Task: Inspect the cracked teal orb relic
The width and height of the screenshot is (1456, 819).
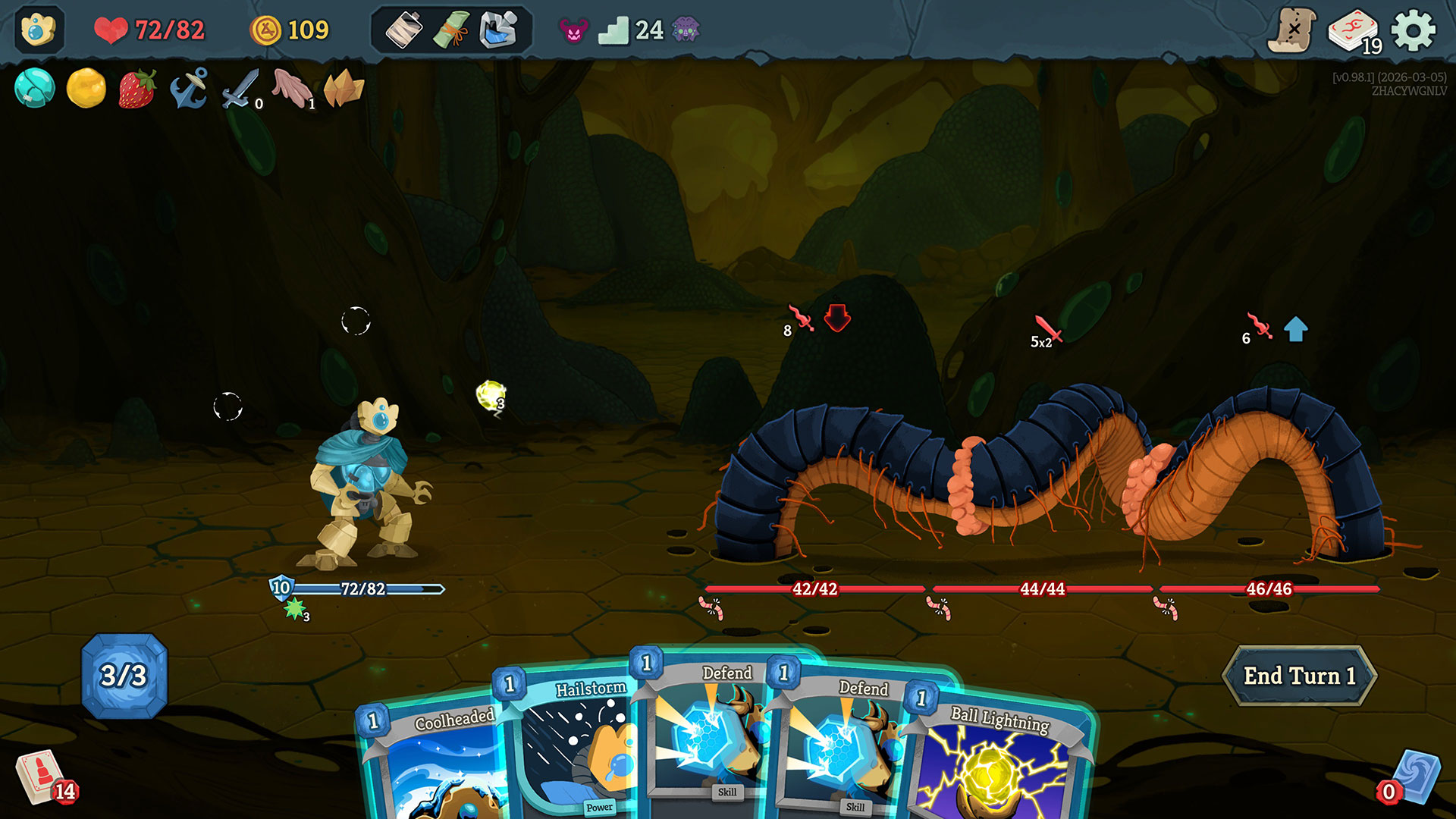Action: (35, 88)
